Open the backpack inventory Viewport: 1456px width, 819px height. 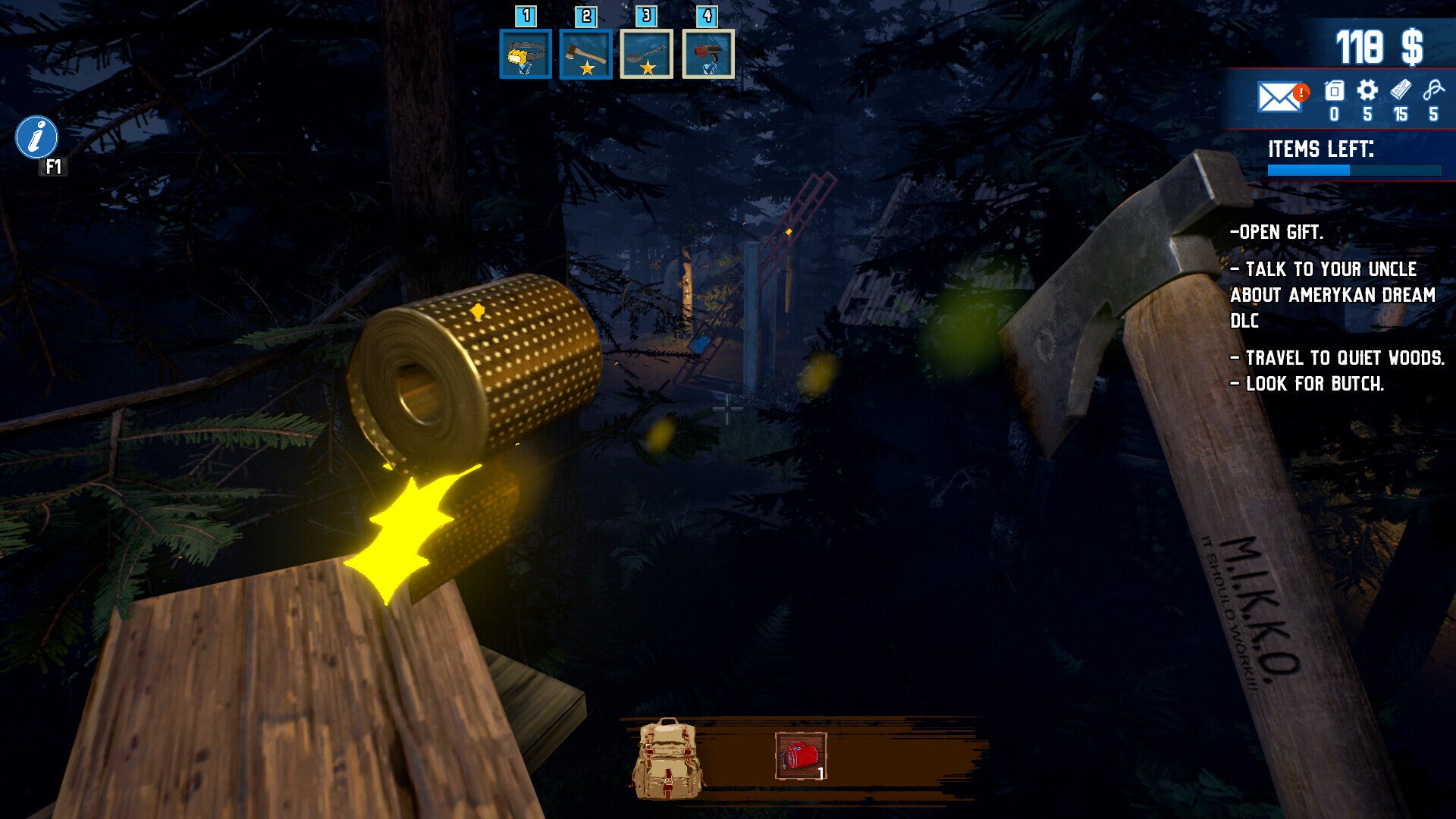[667, 758]
